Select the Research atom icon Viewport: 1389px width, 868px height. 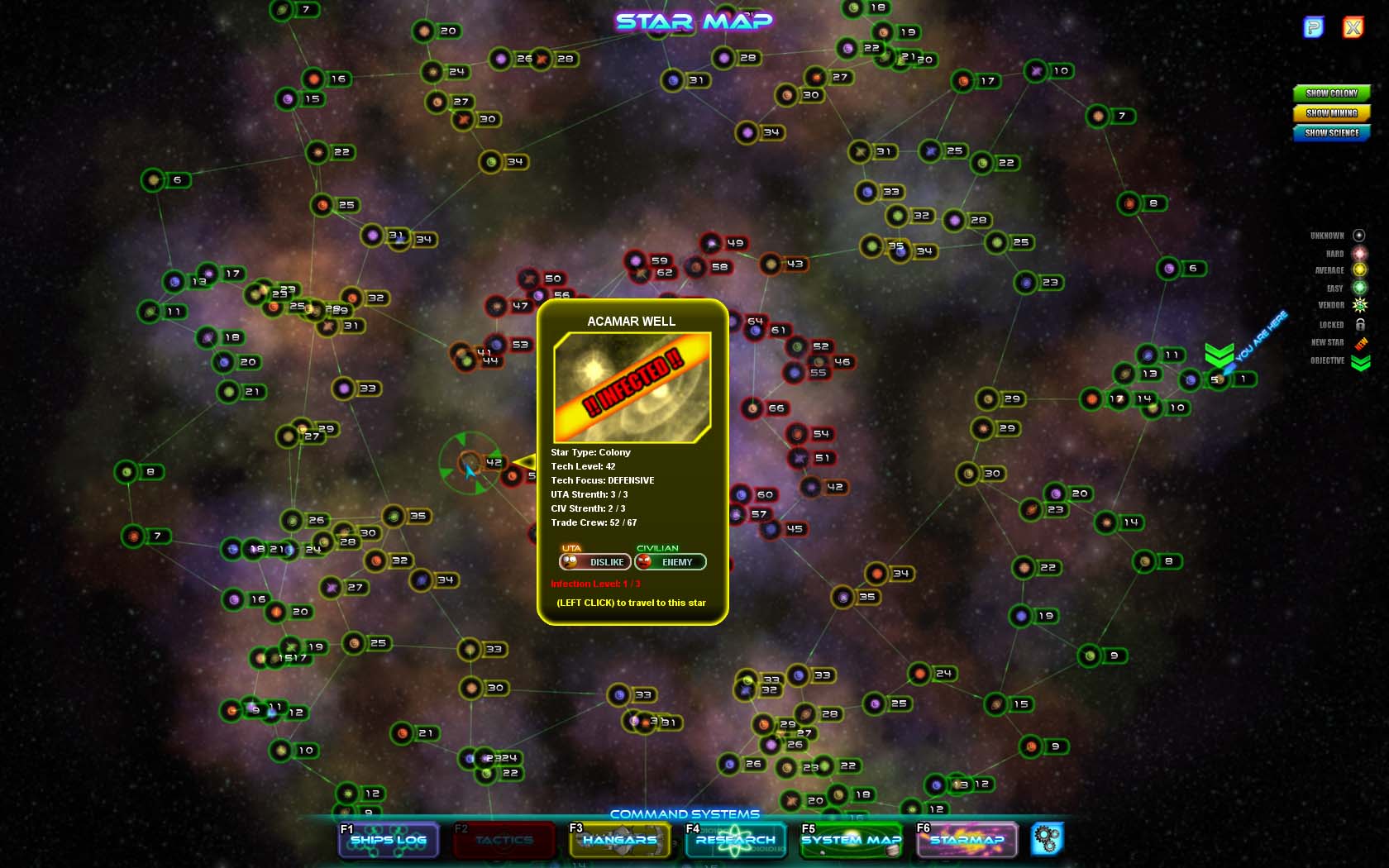click(734, 840)
